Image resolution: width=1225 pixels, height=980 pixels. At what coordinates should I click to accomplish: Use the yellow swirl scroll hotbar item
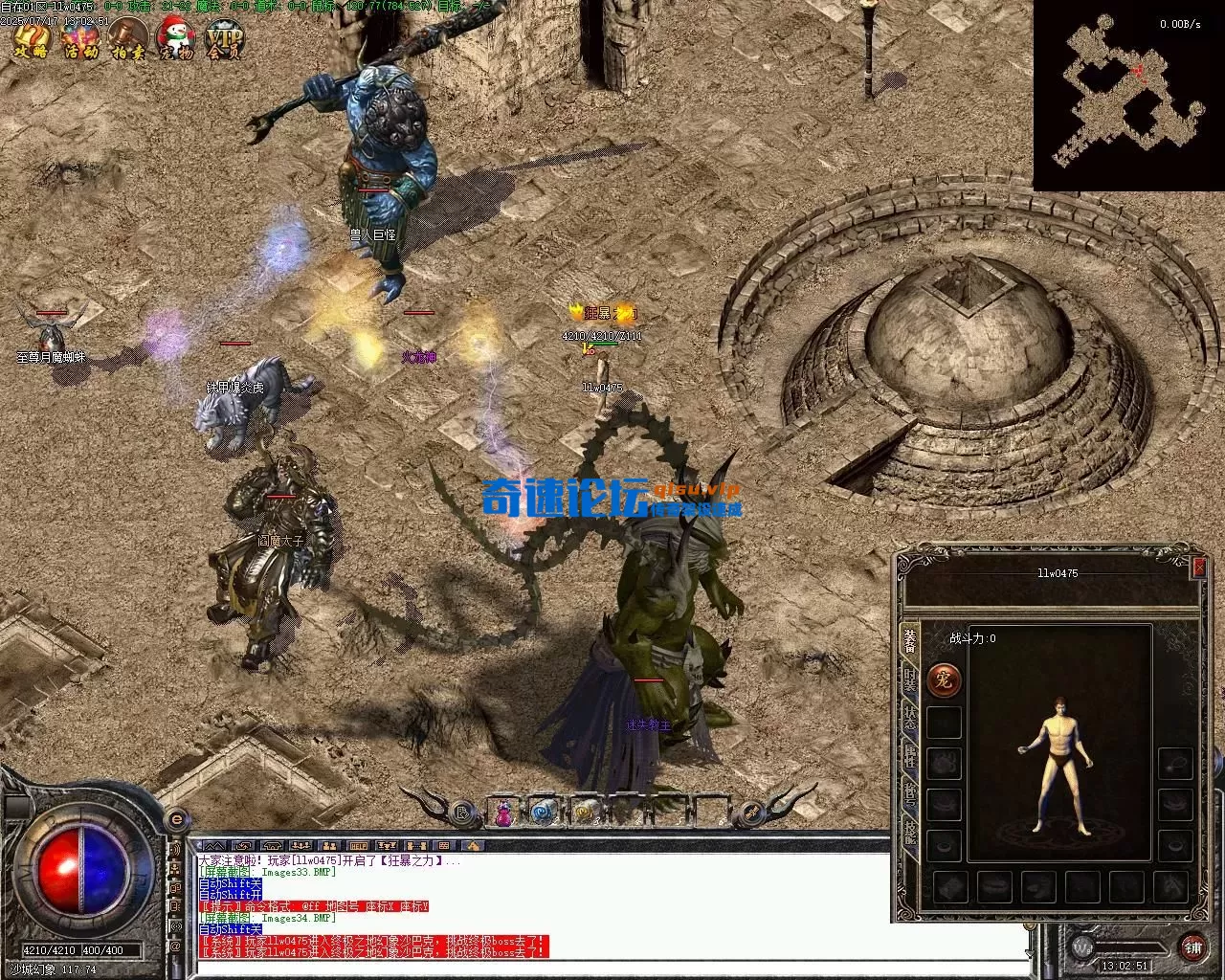585,813
